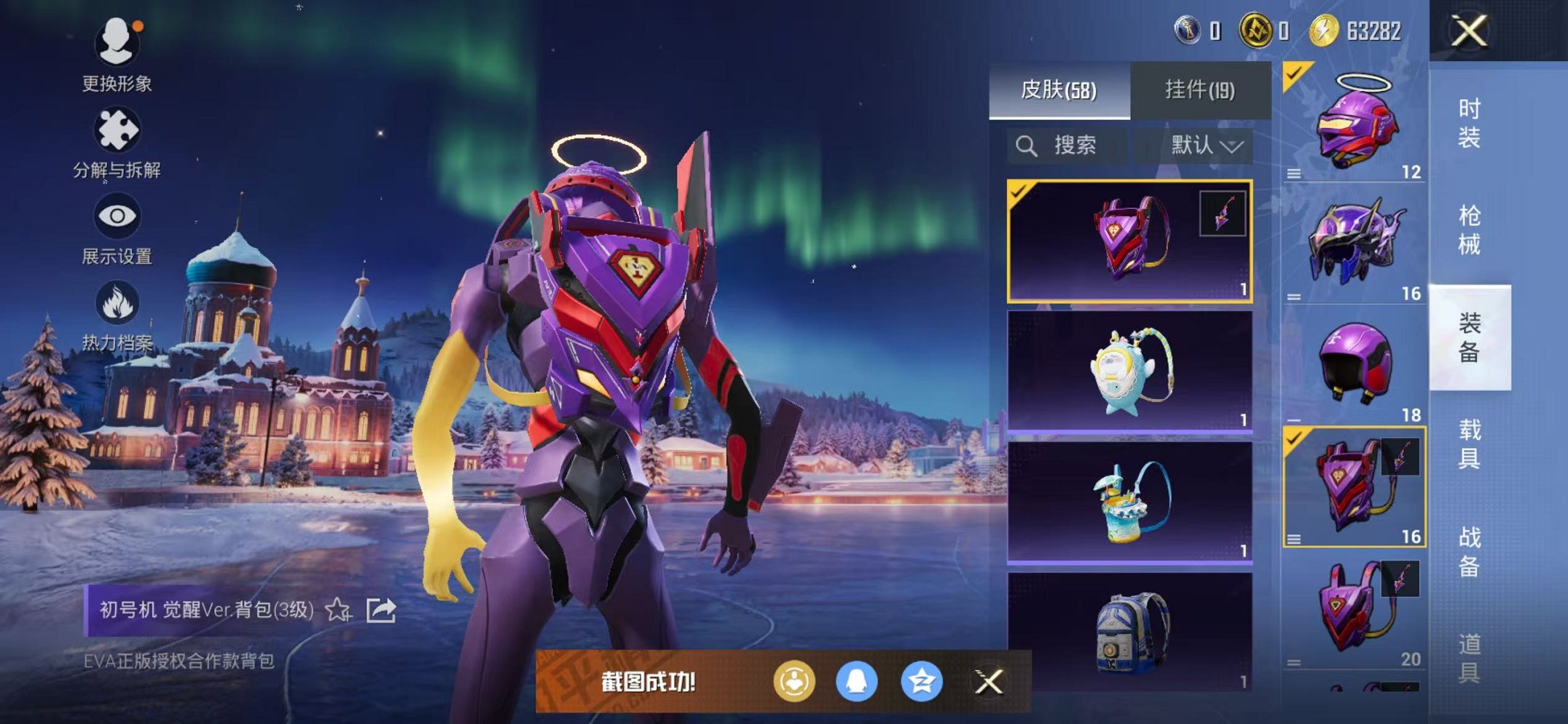Open the 展示设置 display settings icon

coord(117,216)
